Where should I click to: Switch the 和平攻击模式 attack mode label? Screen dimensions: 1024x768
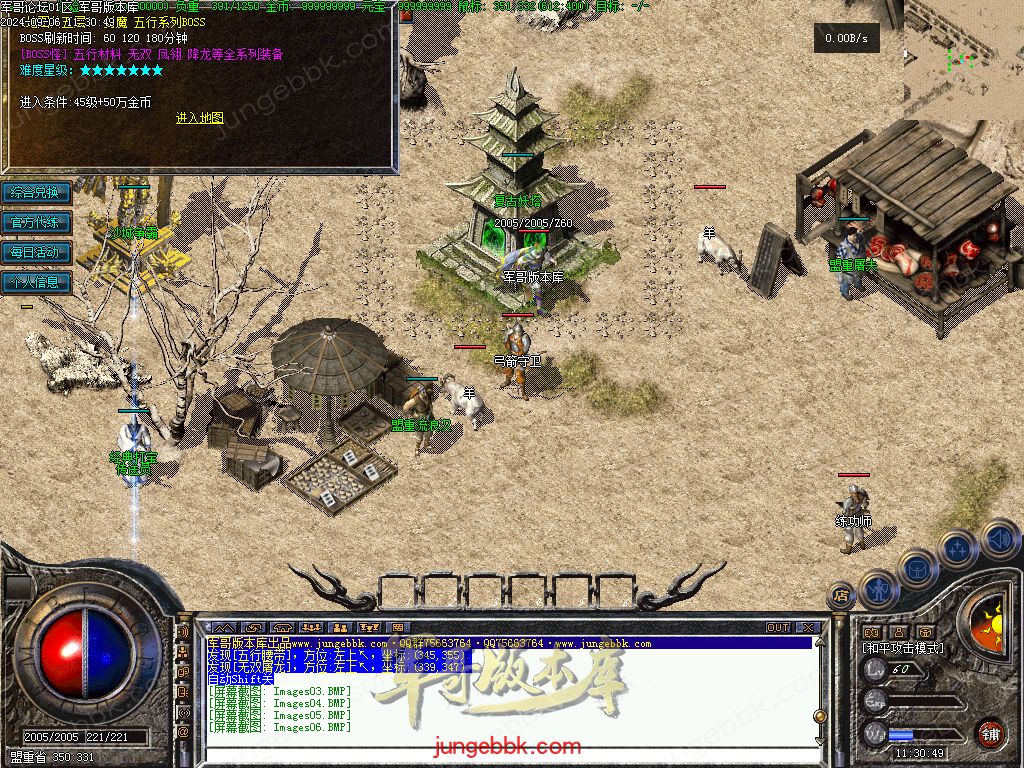pos(903,648)
